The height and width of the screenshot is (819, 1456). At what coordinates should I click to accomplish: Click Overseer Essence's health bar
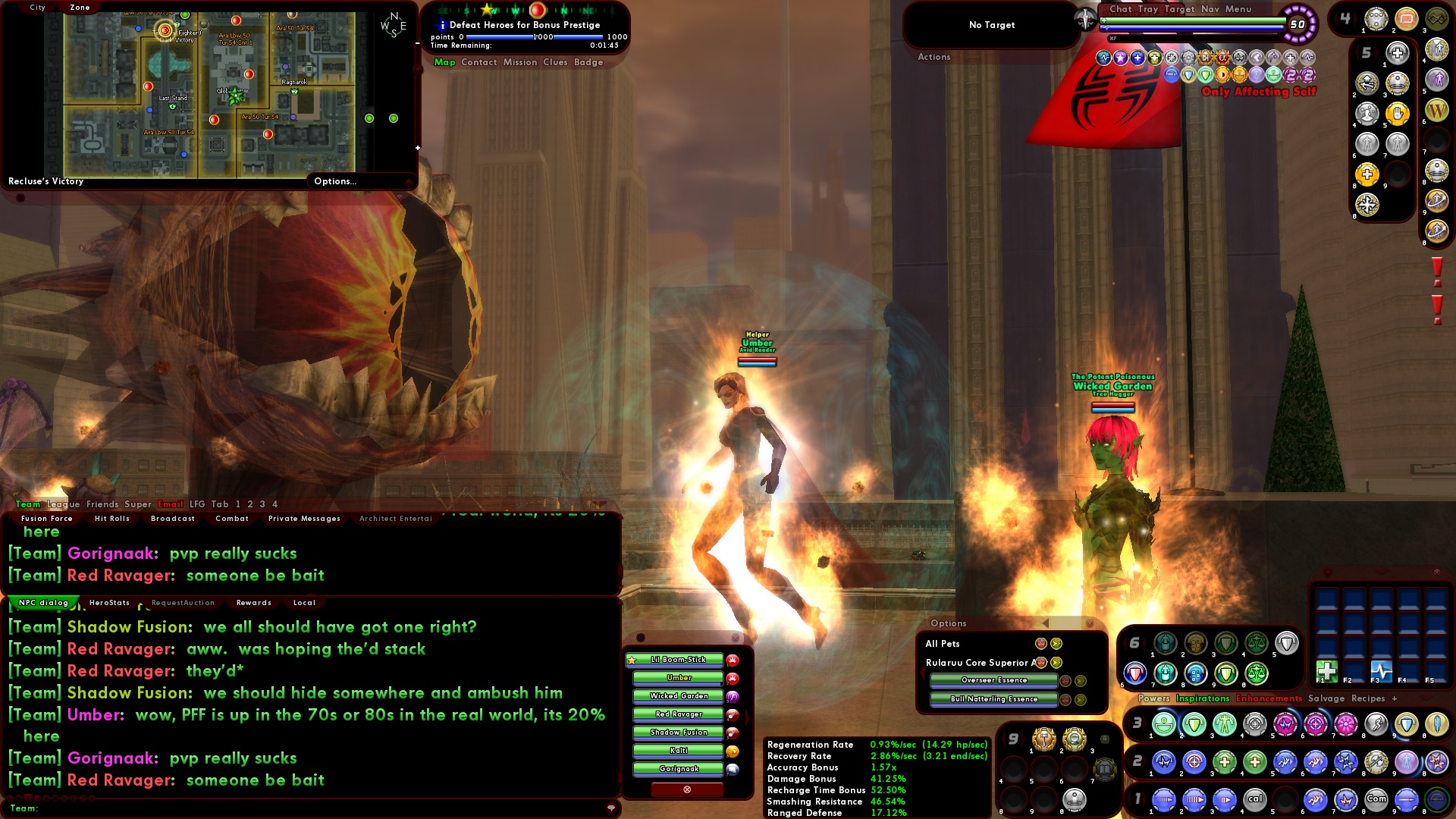coord(993,680)
